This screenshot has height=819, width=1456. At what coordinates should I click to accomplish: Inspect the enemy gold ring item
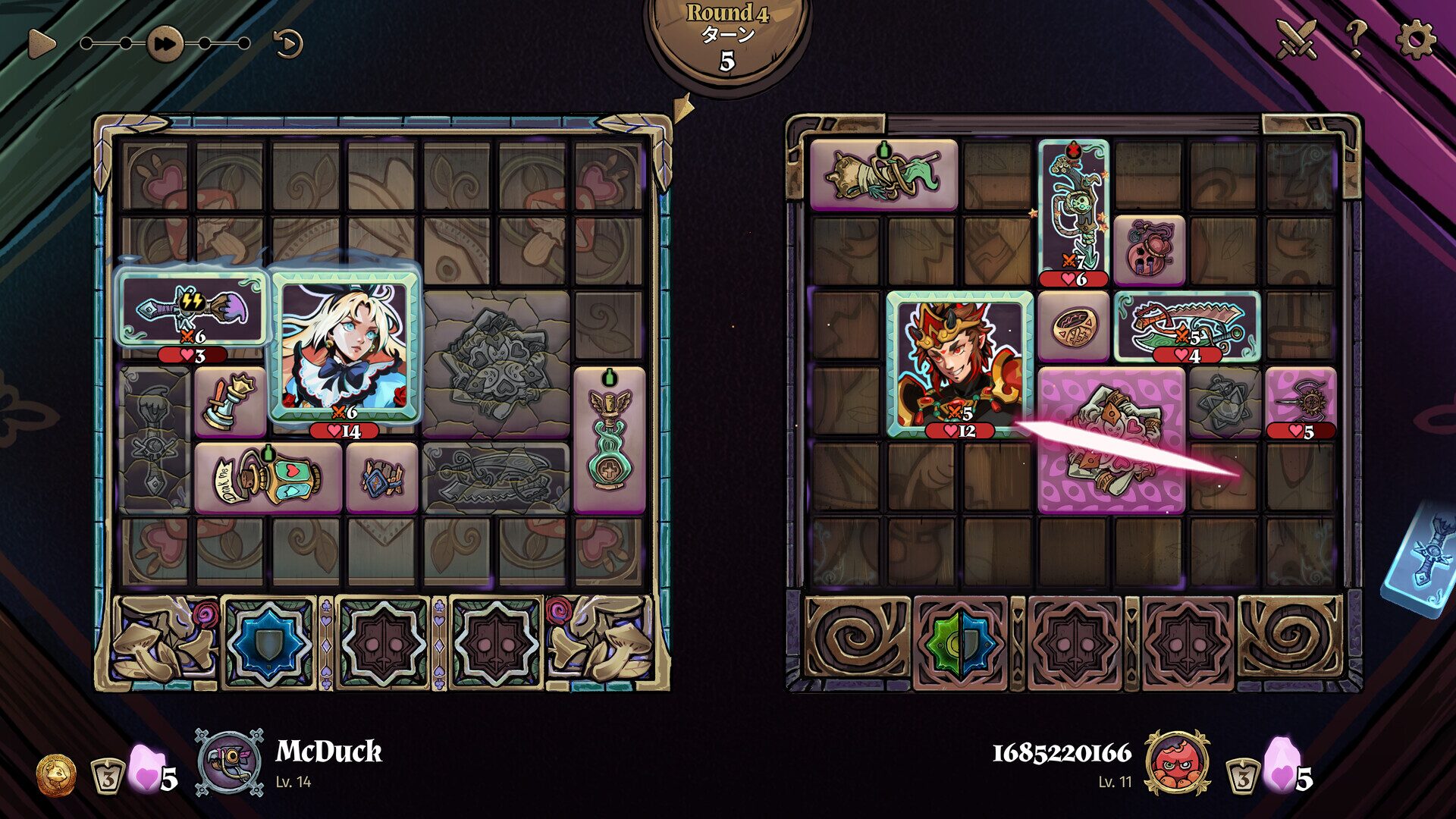(1073, 326)
